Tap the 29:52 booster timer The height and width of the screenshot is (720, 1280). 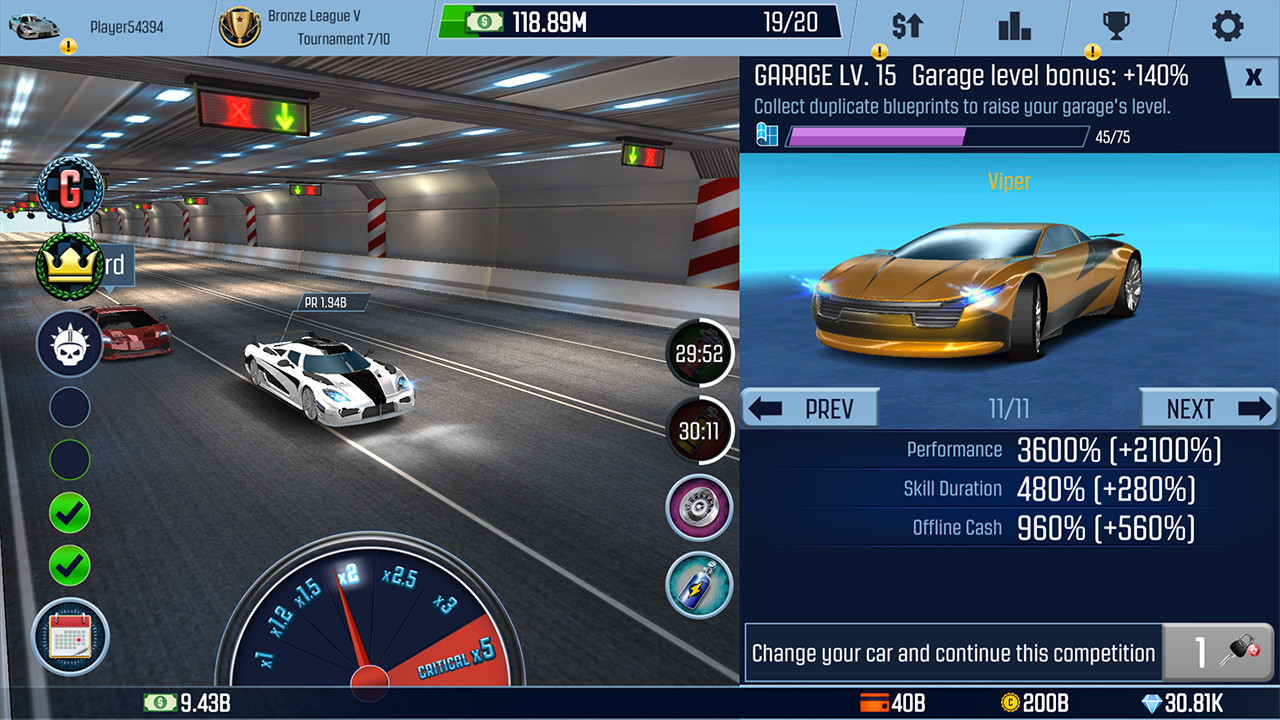coord(699,353)
